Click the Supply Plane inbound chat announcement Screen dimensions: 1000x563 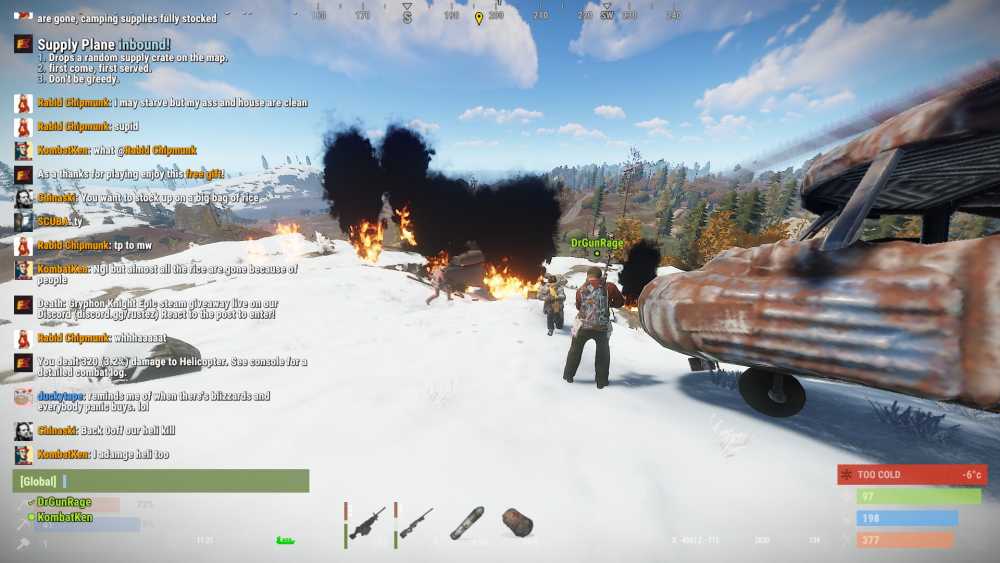[104, 45]
